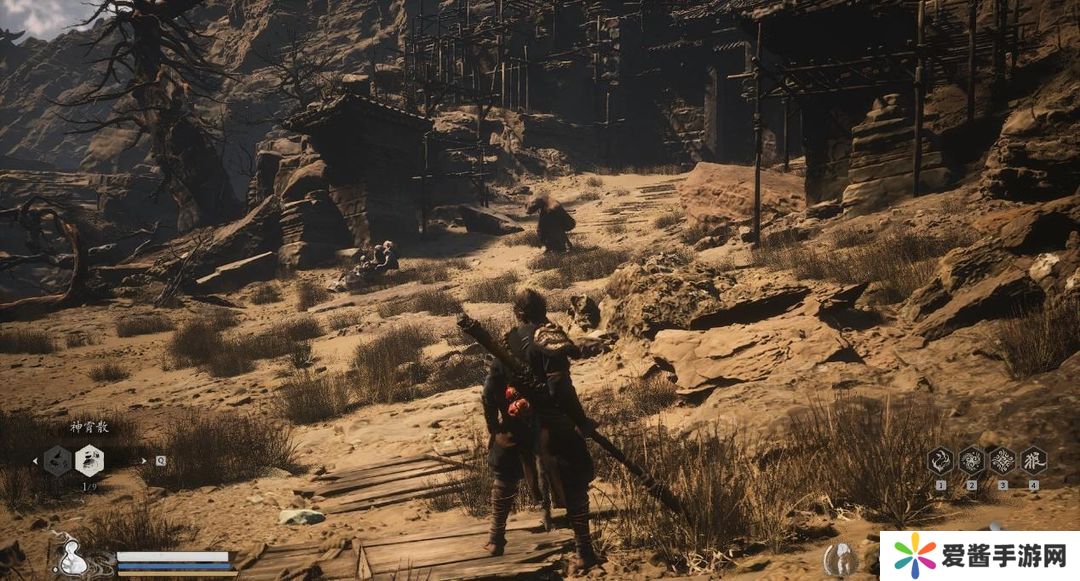Activate the round spirit skill icon
The width and height of the screenshot is (1080, 581).
(x=841, y=560)
